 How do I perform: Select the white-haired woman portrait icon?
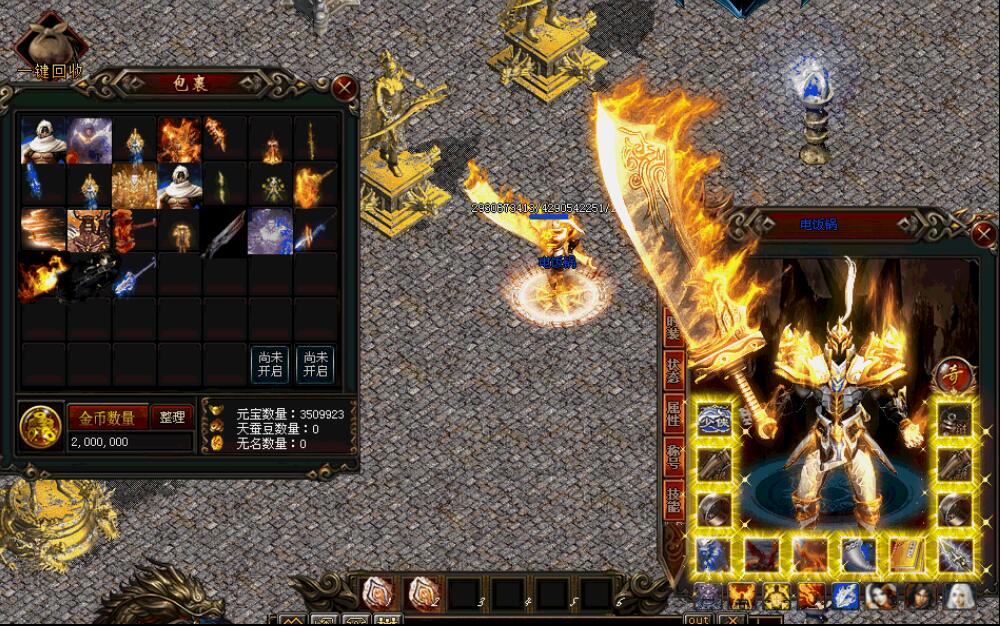959,597
